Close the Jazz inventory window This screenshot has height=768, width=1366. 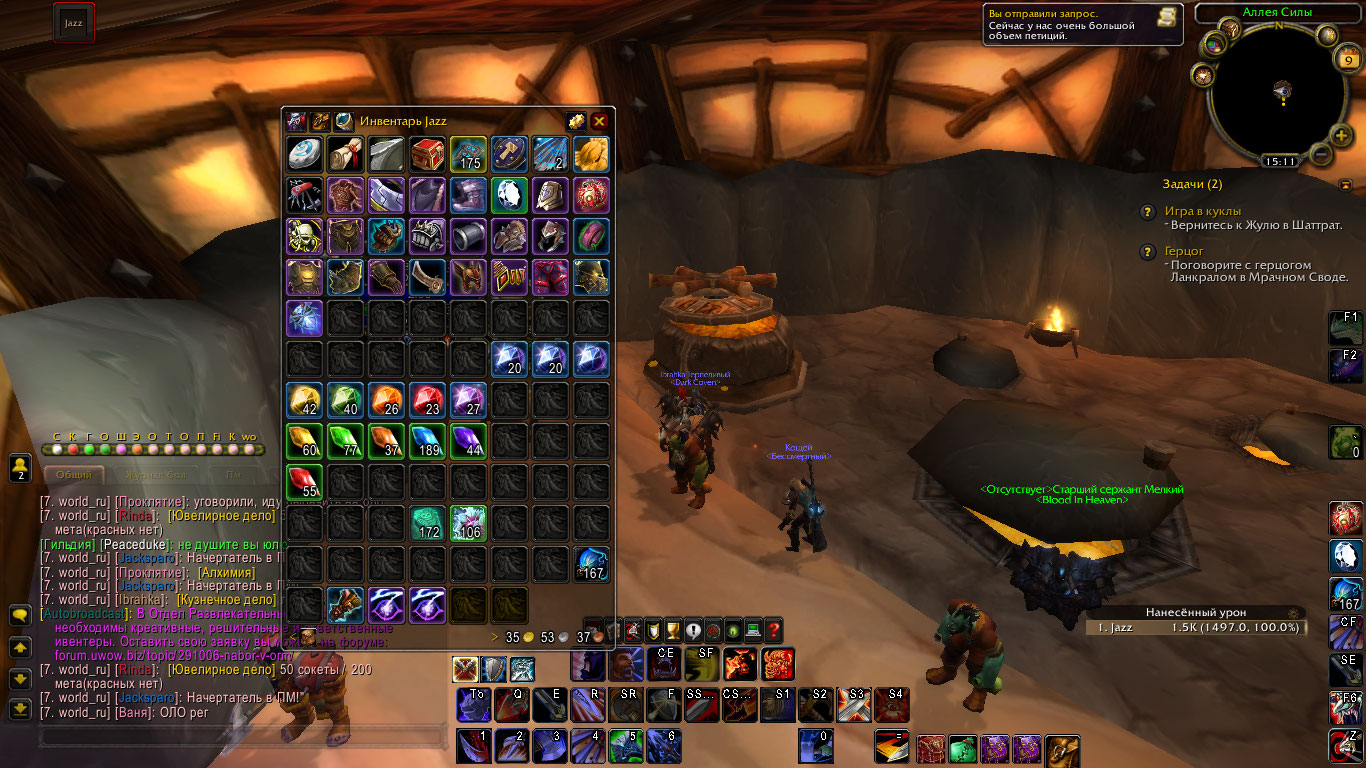point(600,121)
